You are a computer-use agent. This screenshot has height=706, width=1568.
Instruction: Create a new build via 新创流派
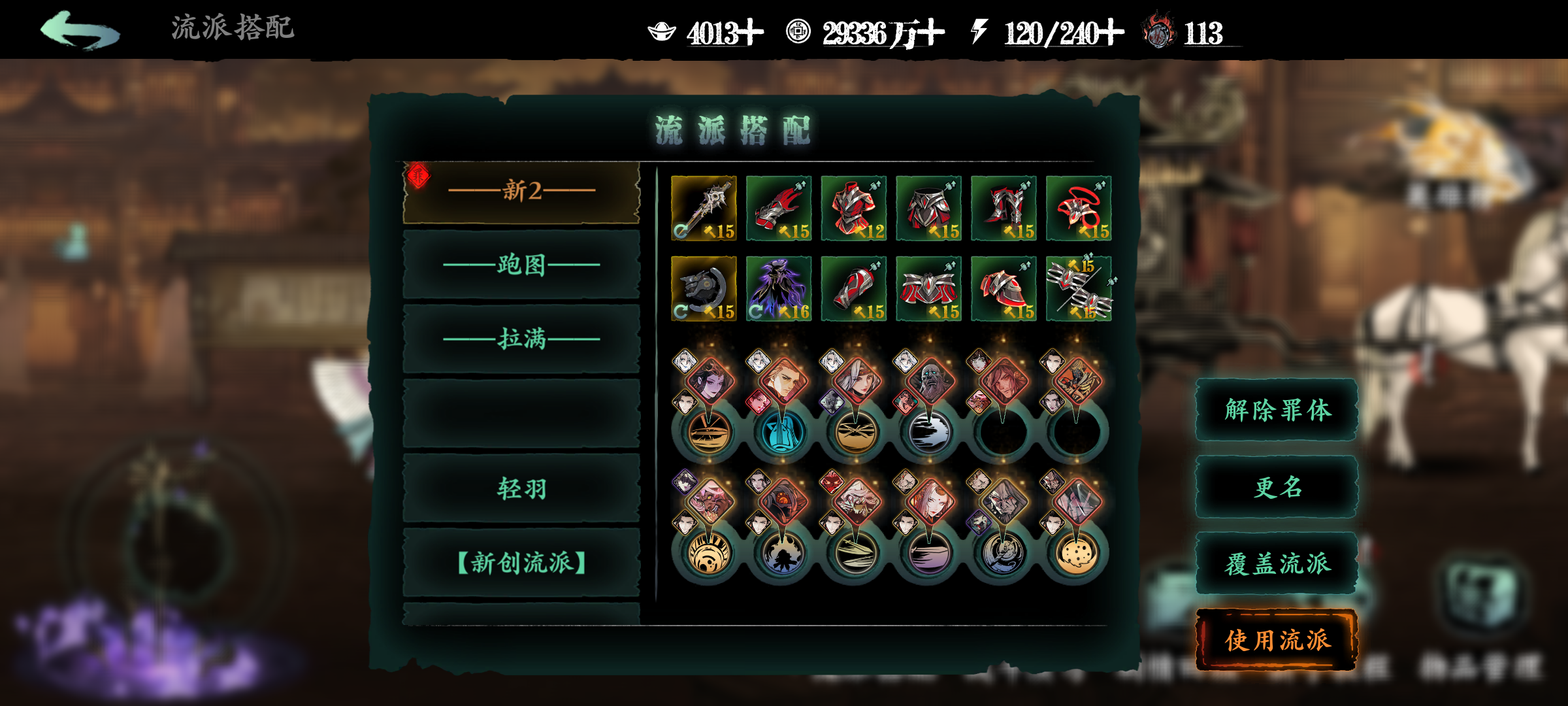coord(521,563)
